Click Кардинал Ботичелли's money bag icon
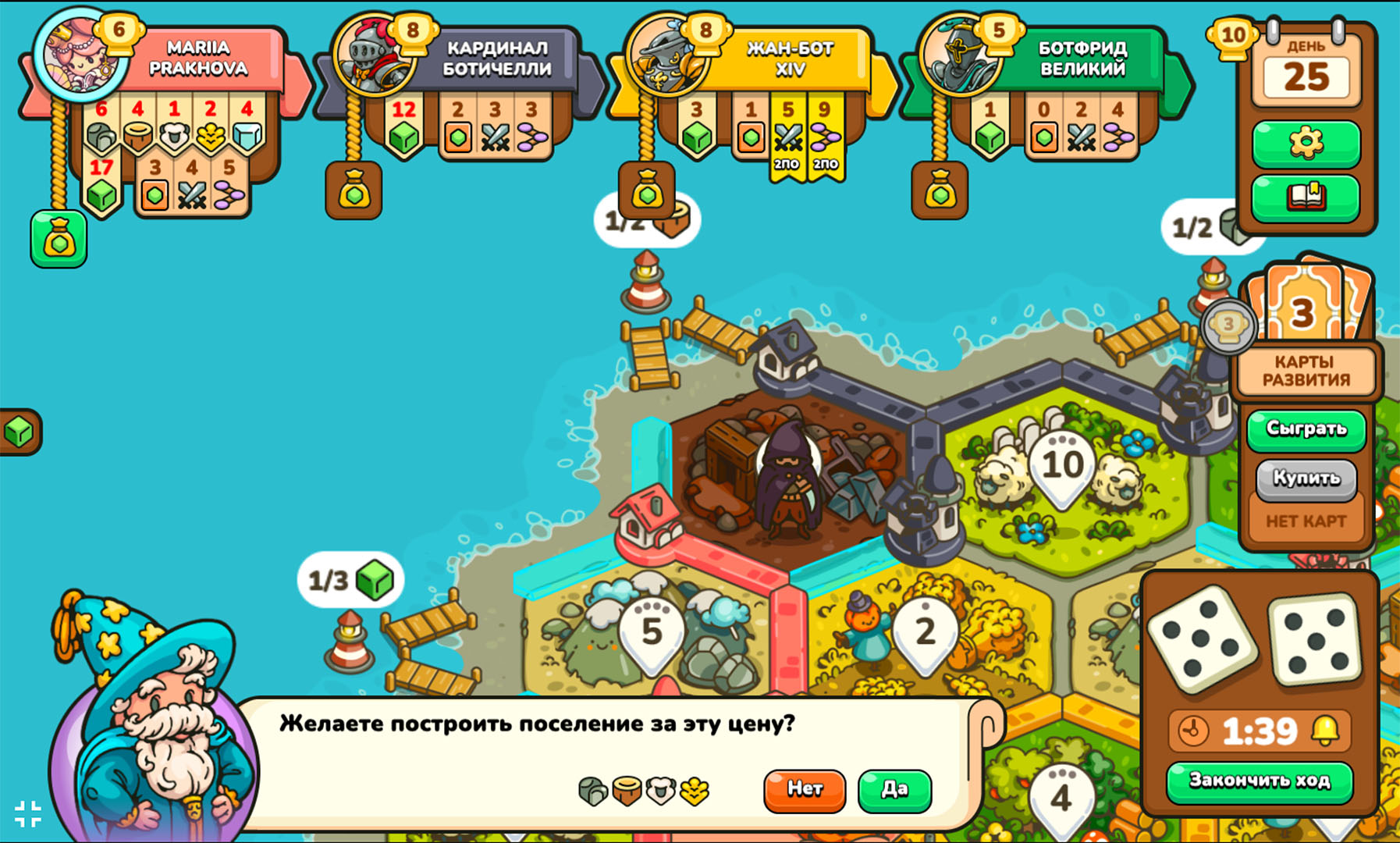This screenshot has height=843, width=1400. pos(354,191)
